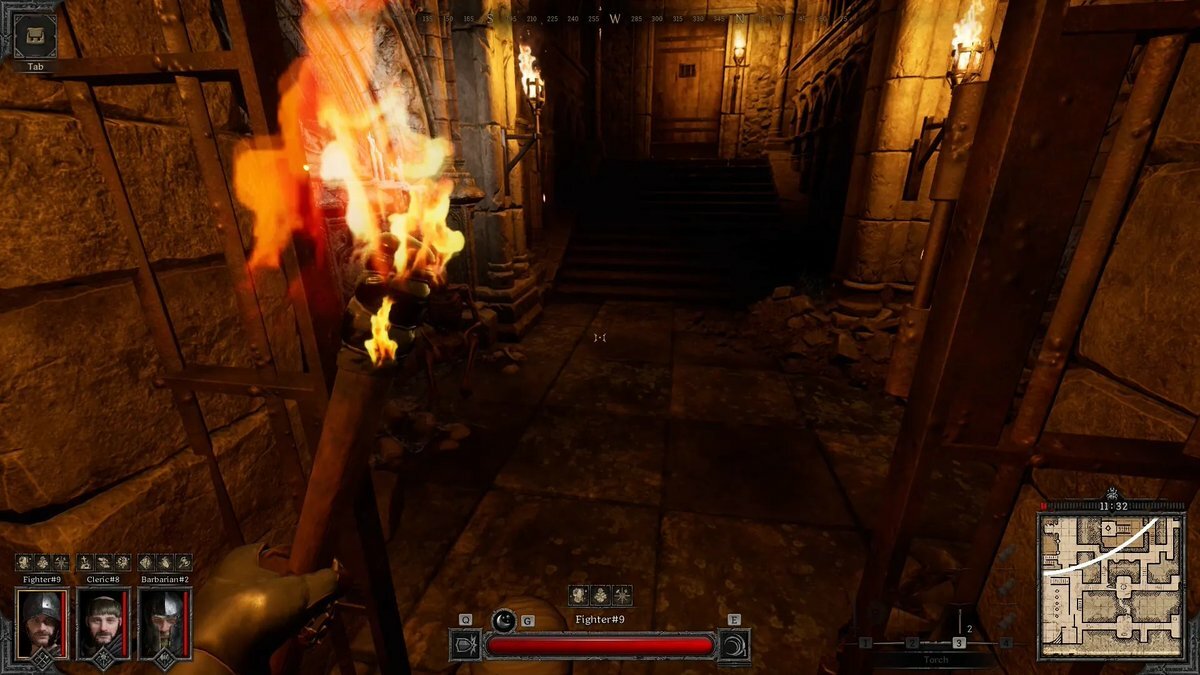
Task: Activate the shield bash ability icon
Action: 466,645
